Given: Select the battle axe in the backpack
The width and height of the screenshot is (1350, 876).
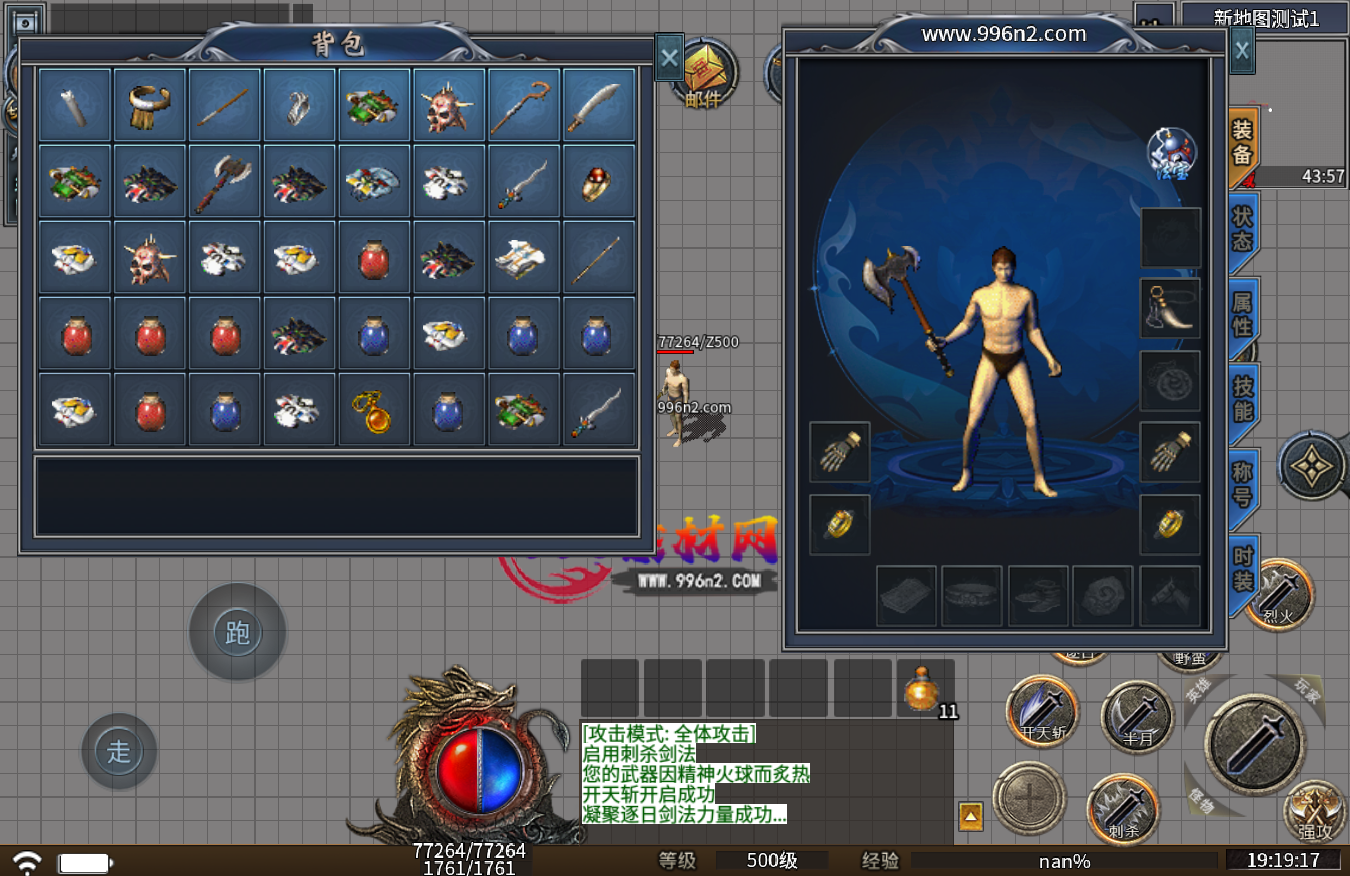Looking at the screenshot, I should click(x=225, y=181).
